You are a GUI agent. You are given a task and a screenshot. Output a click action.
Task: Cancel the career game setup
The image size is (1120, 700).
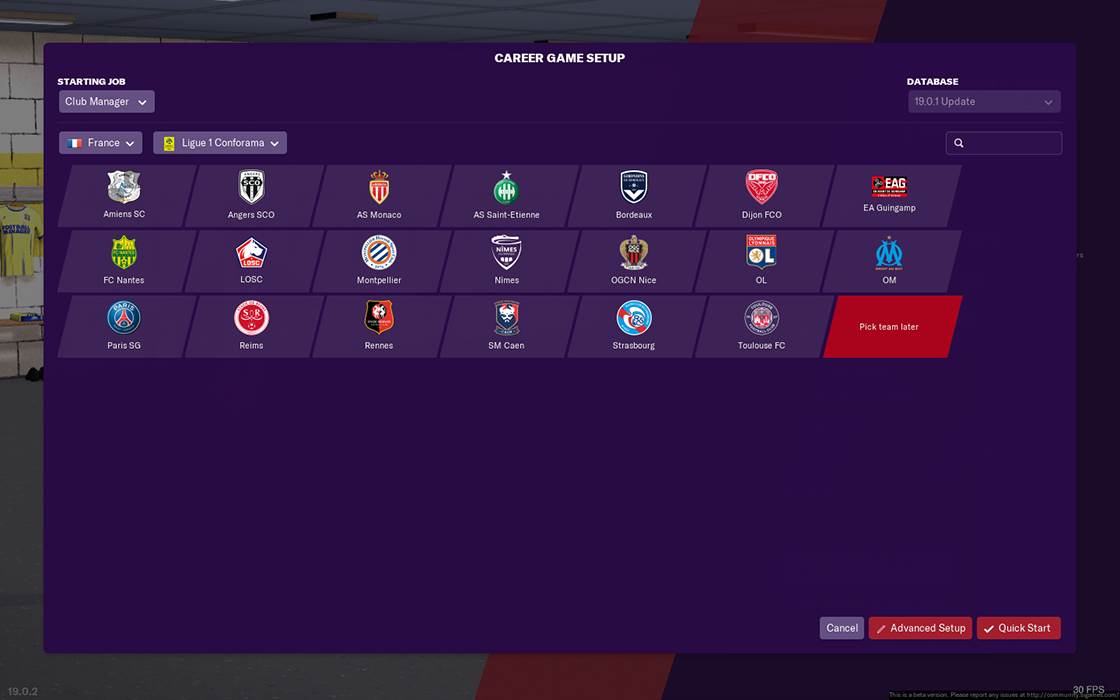(x=842, y=628)
